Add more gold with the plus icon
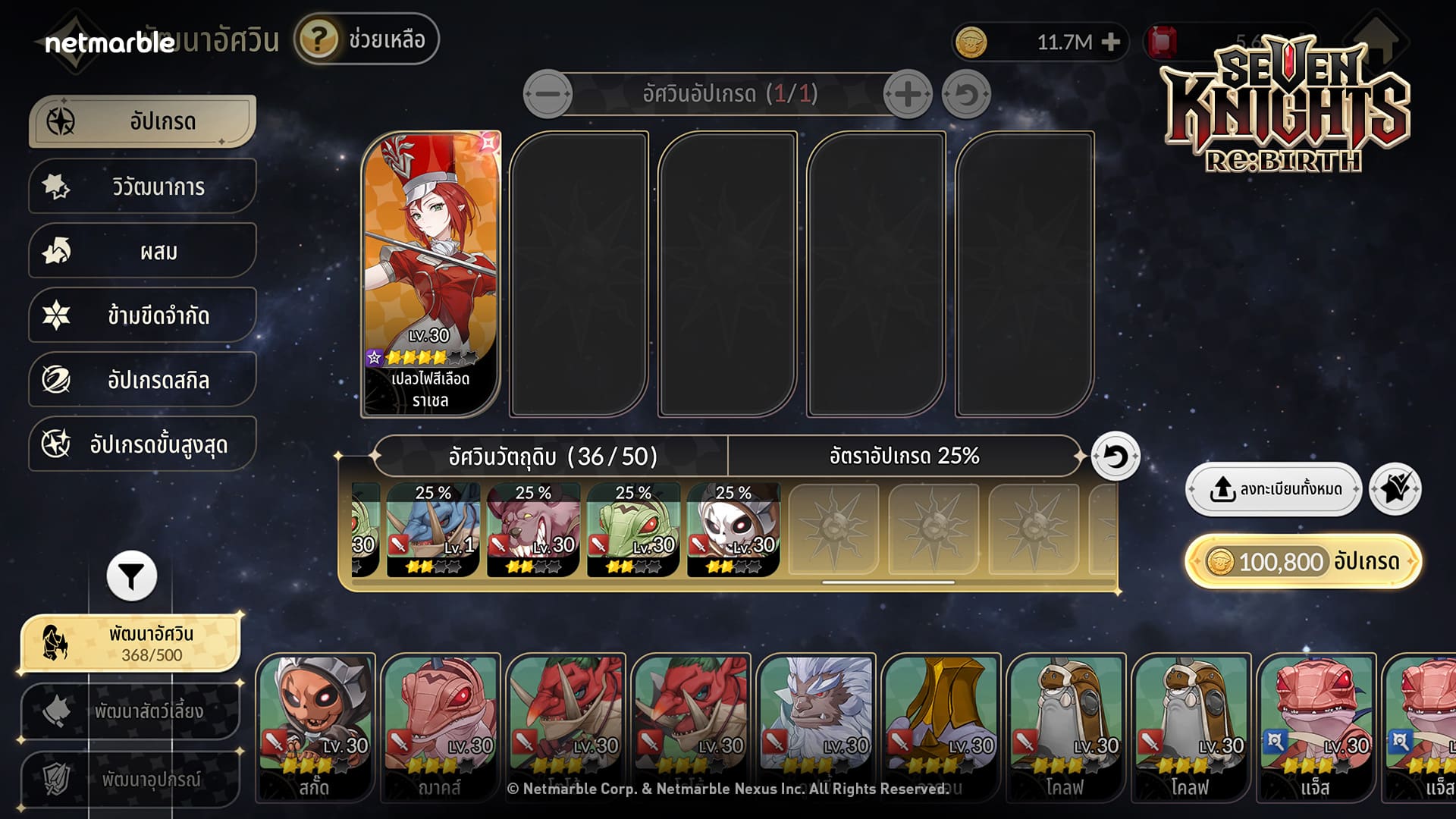This screenshot has height=819, width=1456. tap(1111, 42)
